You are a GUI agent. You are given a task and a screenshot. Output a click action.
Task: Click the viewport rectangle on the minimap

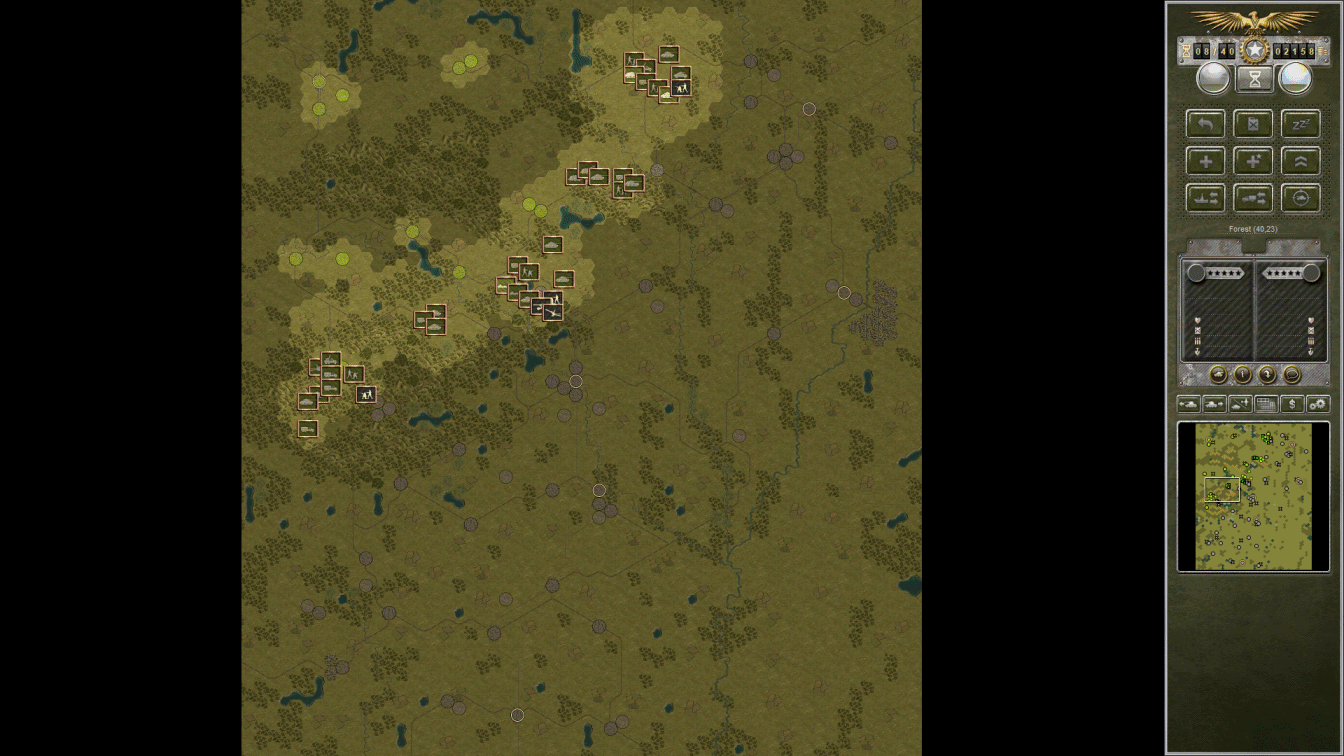pos(1221,488)
